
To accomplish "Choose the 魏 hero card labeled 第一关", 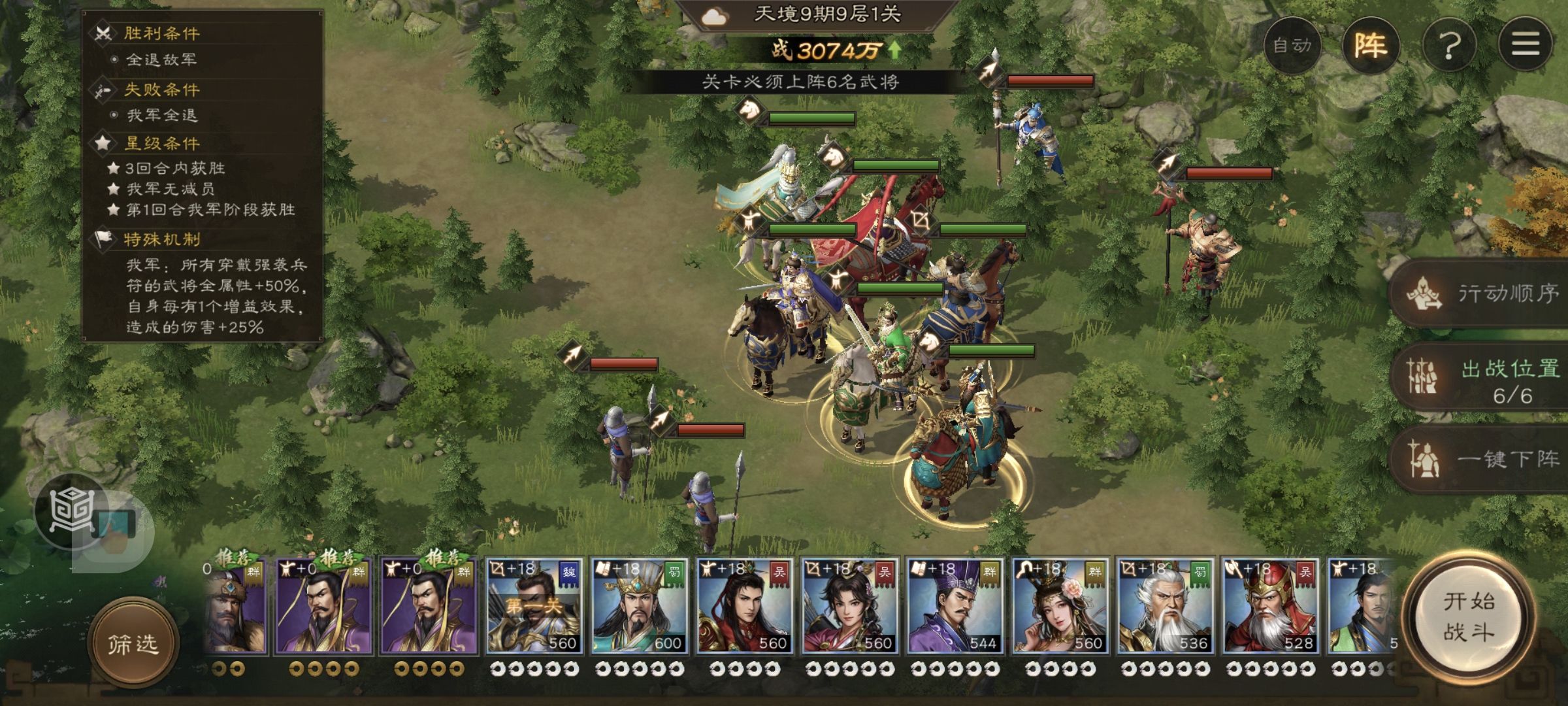I will click(534, 607).
